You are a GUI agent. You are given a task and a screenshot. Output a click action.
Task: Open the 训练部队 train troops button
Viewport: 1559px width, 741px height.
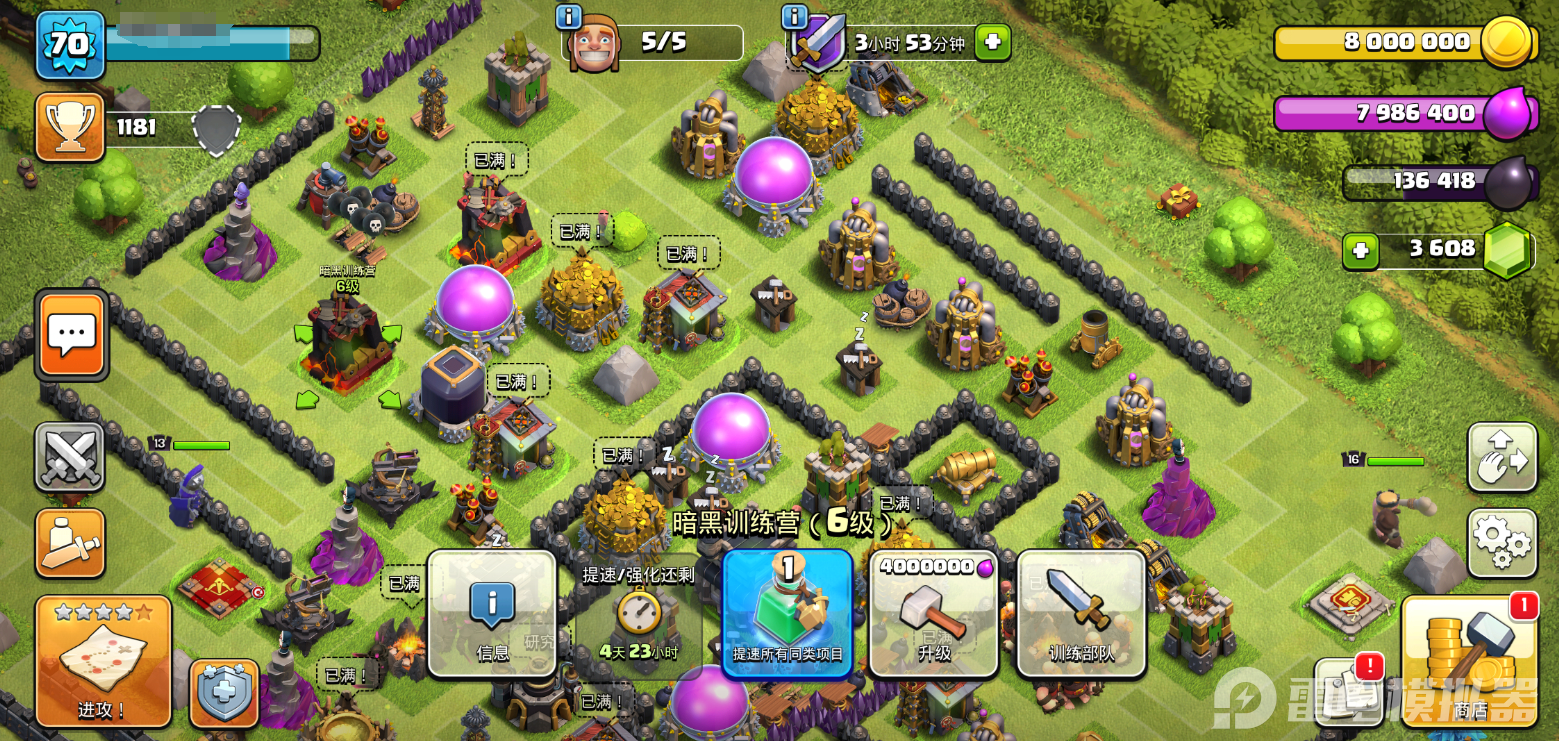[1081, 613]
